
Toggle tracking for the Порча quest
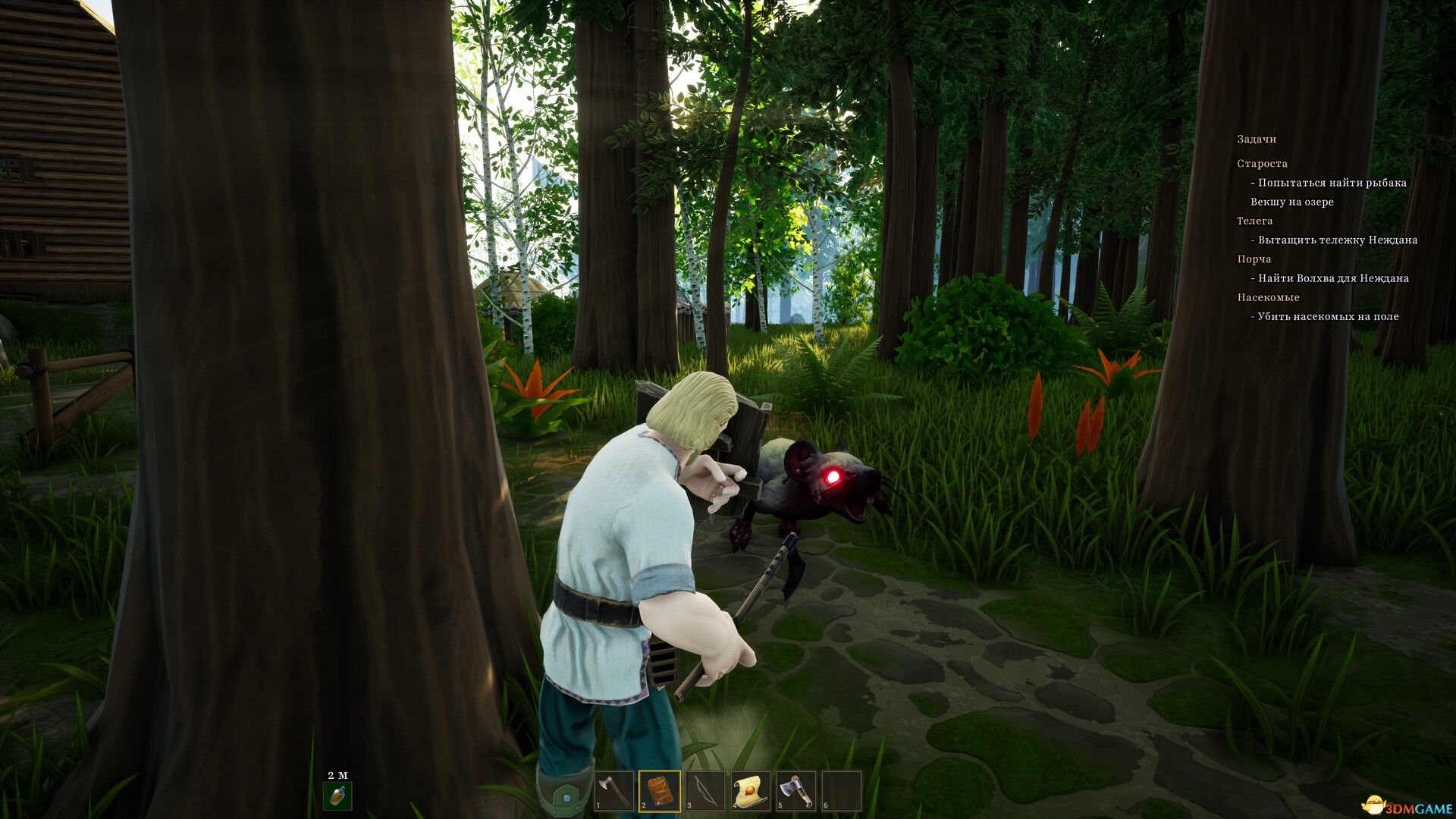point(1255,259)
